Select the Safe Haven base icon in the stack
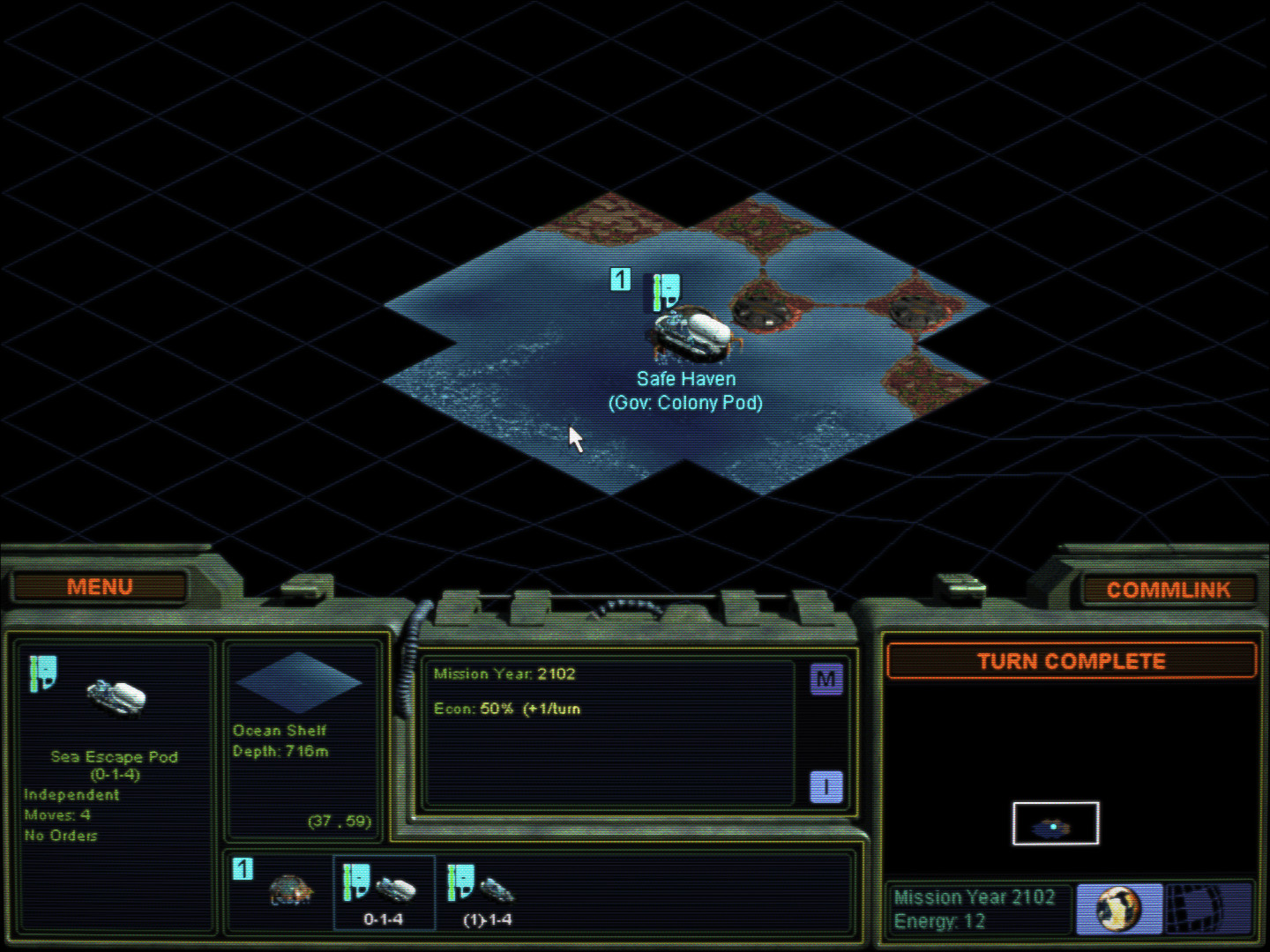Image resolution: width=1270 pixels, height=952 pixels. [289, 890]
